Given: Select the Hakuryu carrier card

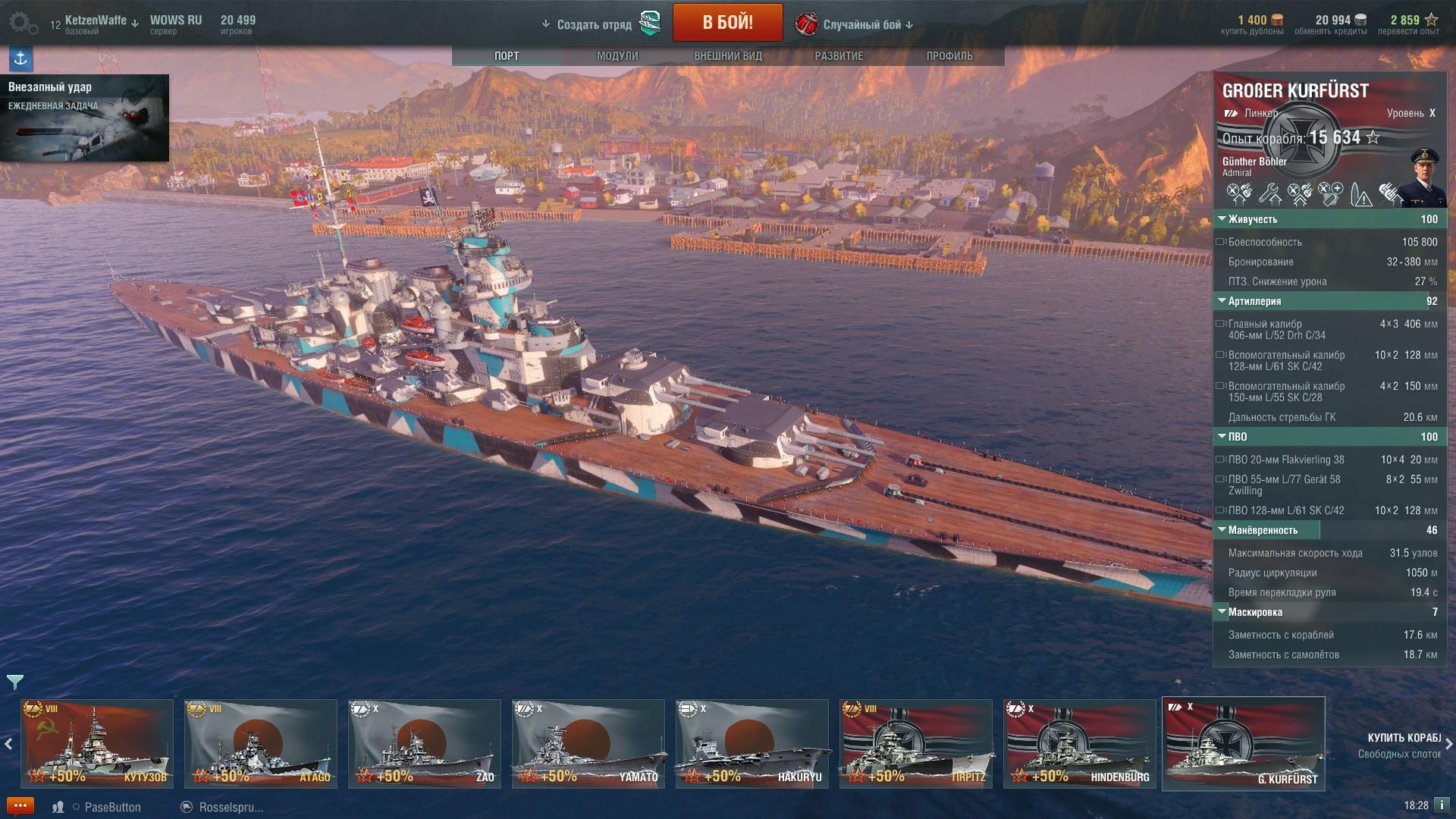Looking at the screenshot, I should [752, 744].
